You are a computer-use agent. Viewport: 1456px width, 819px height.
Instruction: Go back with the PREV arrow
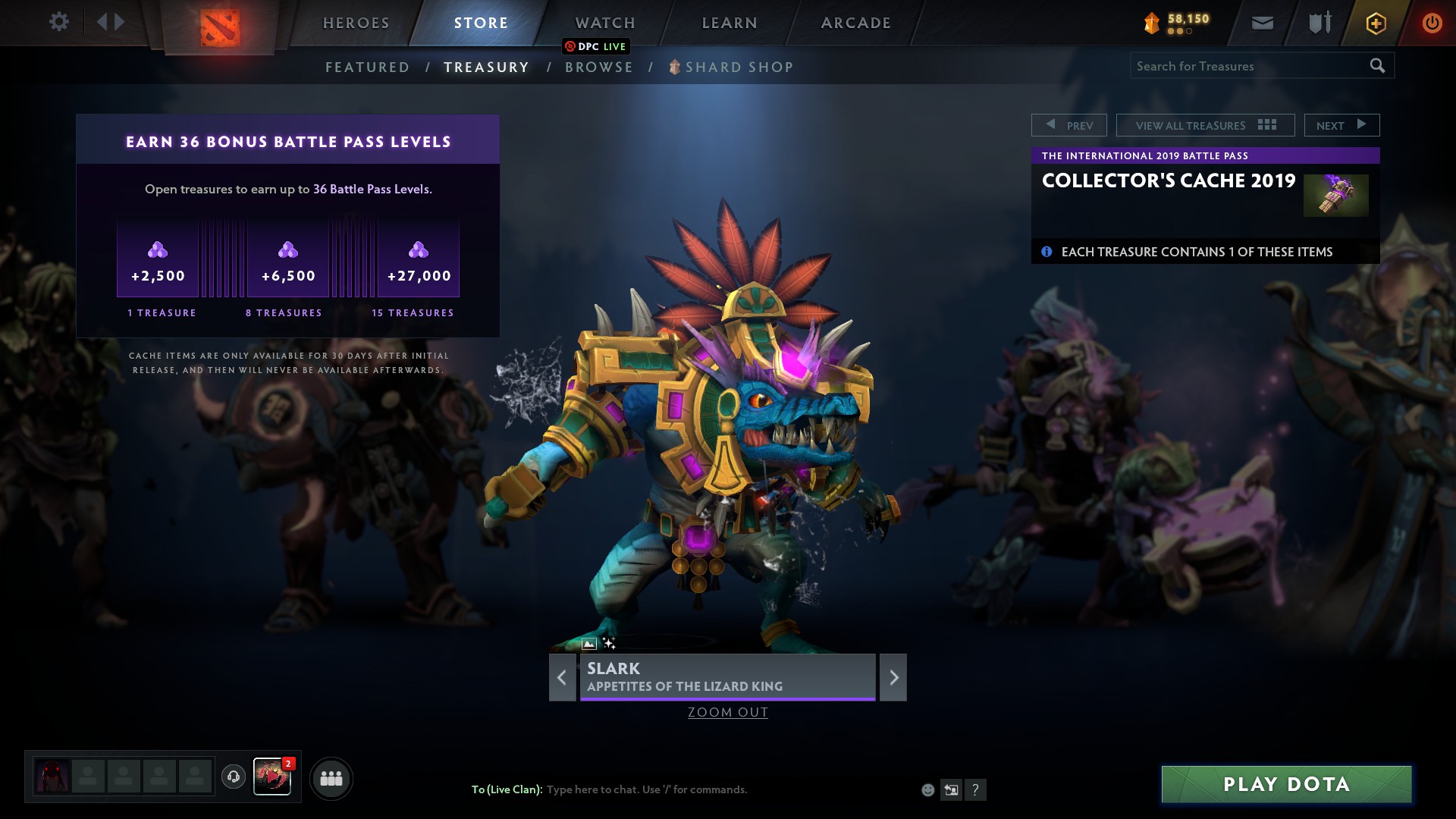pyautogui.click(x=1069, y=124)
